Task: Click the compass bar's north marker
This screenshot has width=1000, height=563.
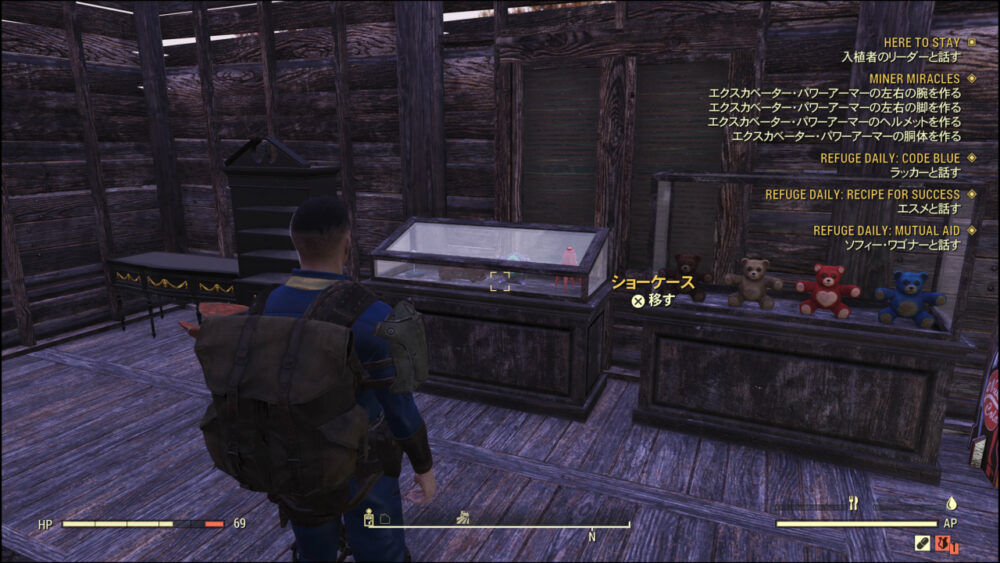Action: point(592,537)
